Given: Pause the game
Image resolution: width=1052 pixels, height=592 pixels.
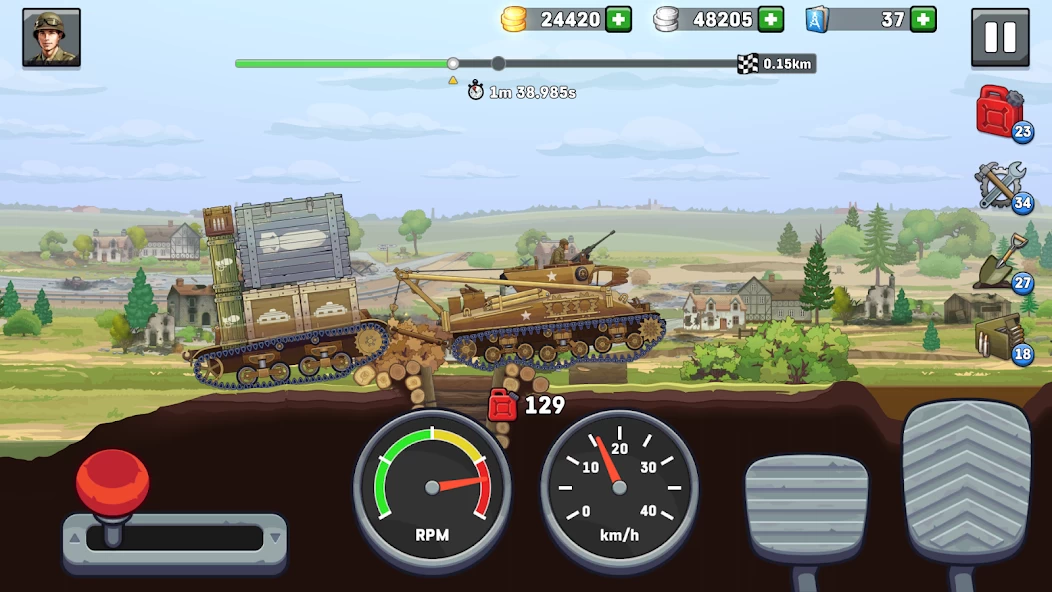Looking at the screenshot, I should coord(999,38).
